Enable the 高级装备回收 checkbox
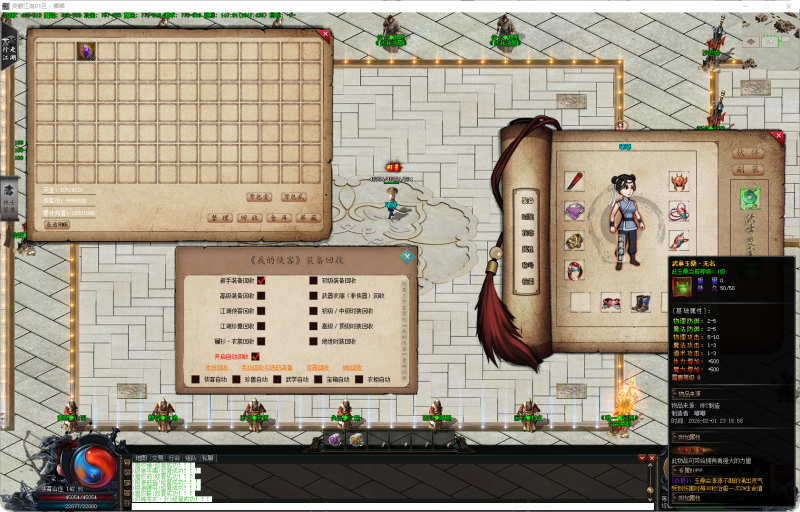Screen dimensions: 800x512 coord(261,296)
